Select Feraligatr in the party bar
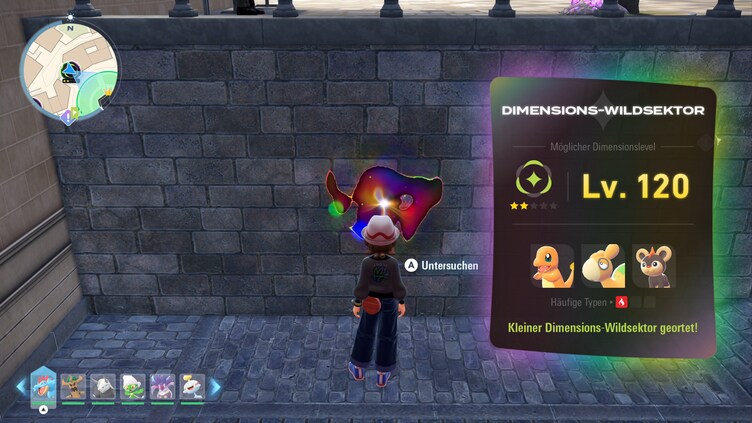 (44, 384)
